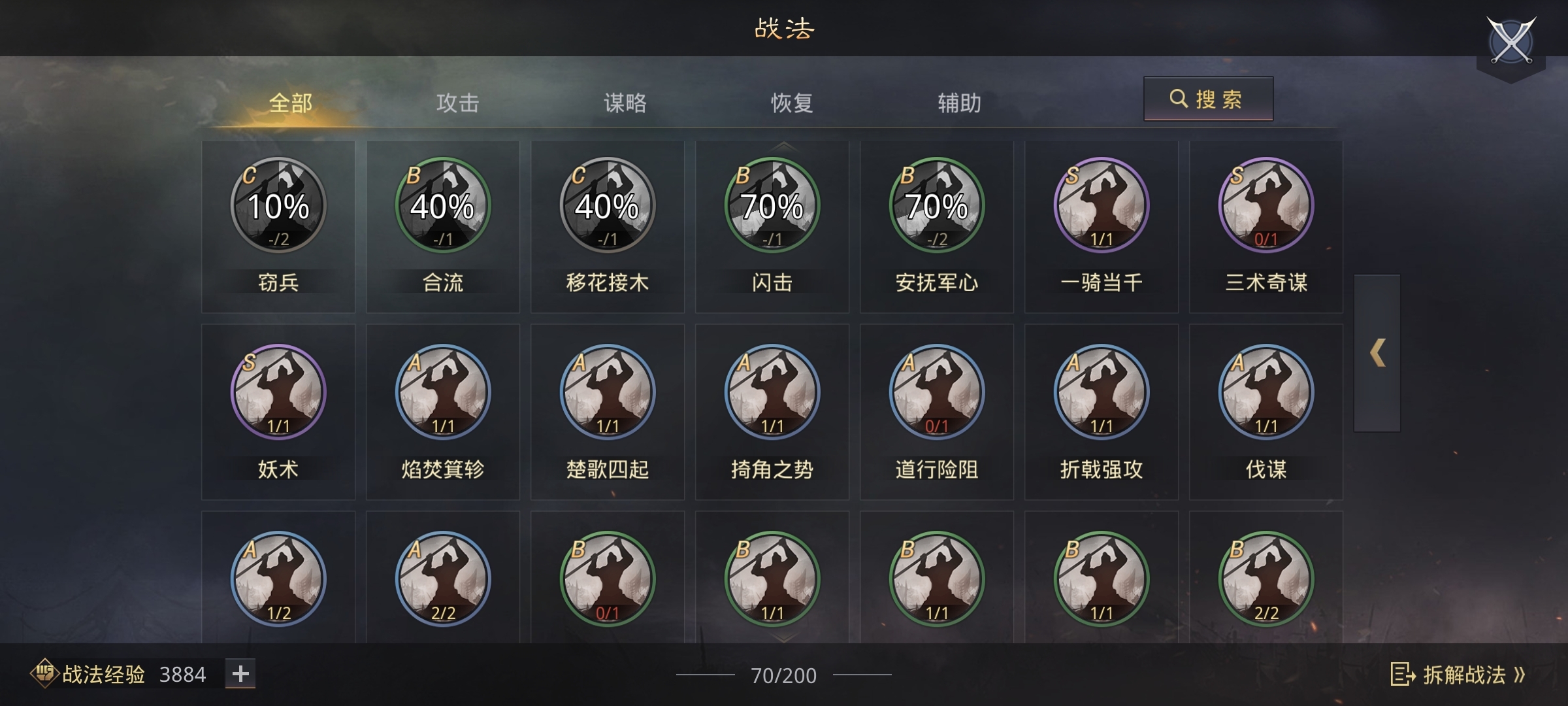This screenshot has height=706, width=1568.
Task: Select the 伐谋 tactic
Action: 1266,391
